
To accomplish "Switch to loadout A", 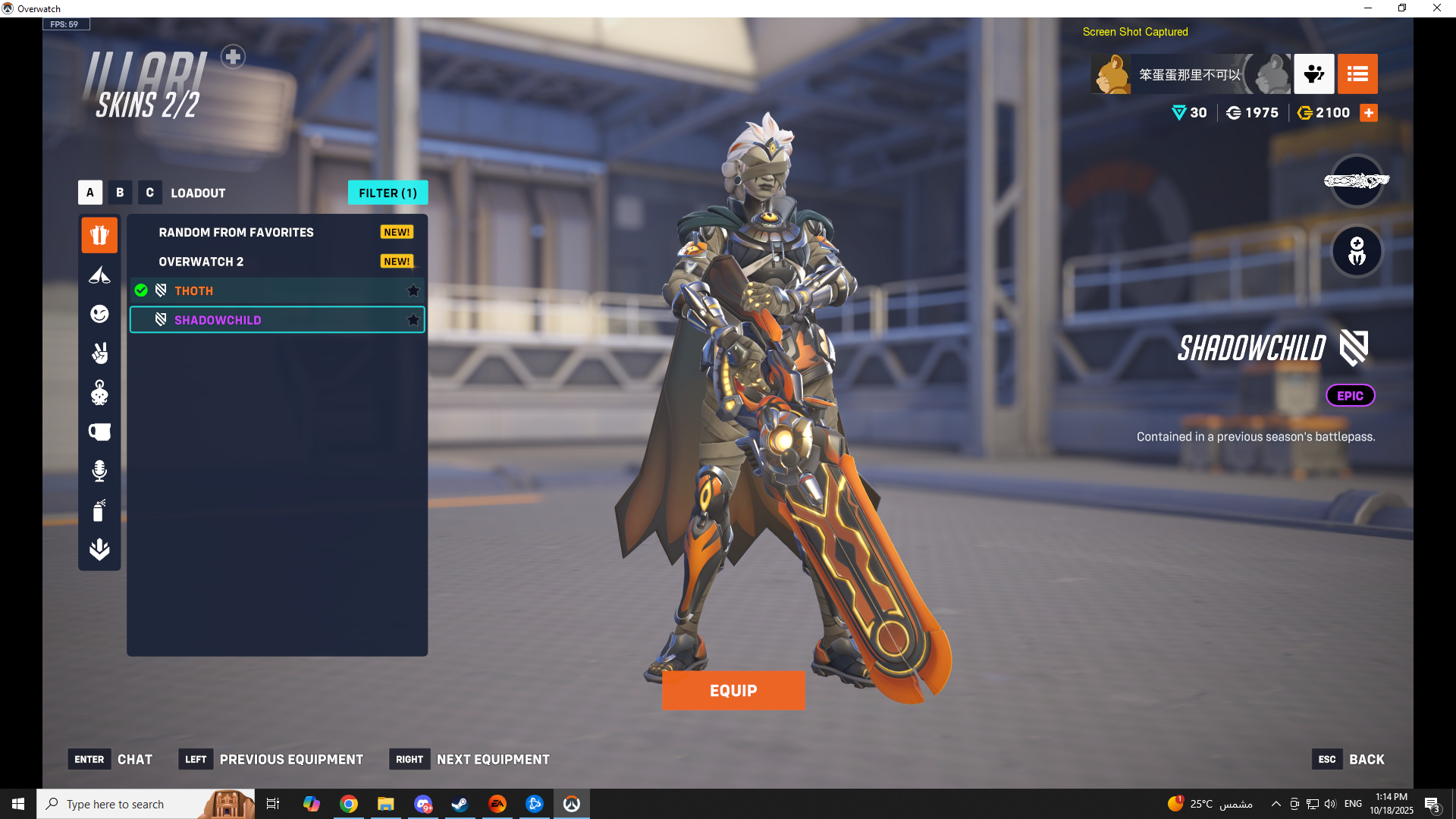I will [x=90, y=193].
